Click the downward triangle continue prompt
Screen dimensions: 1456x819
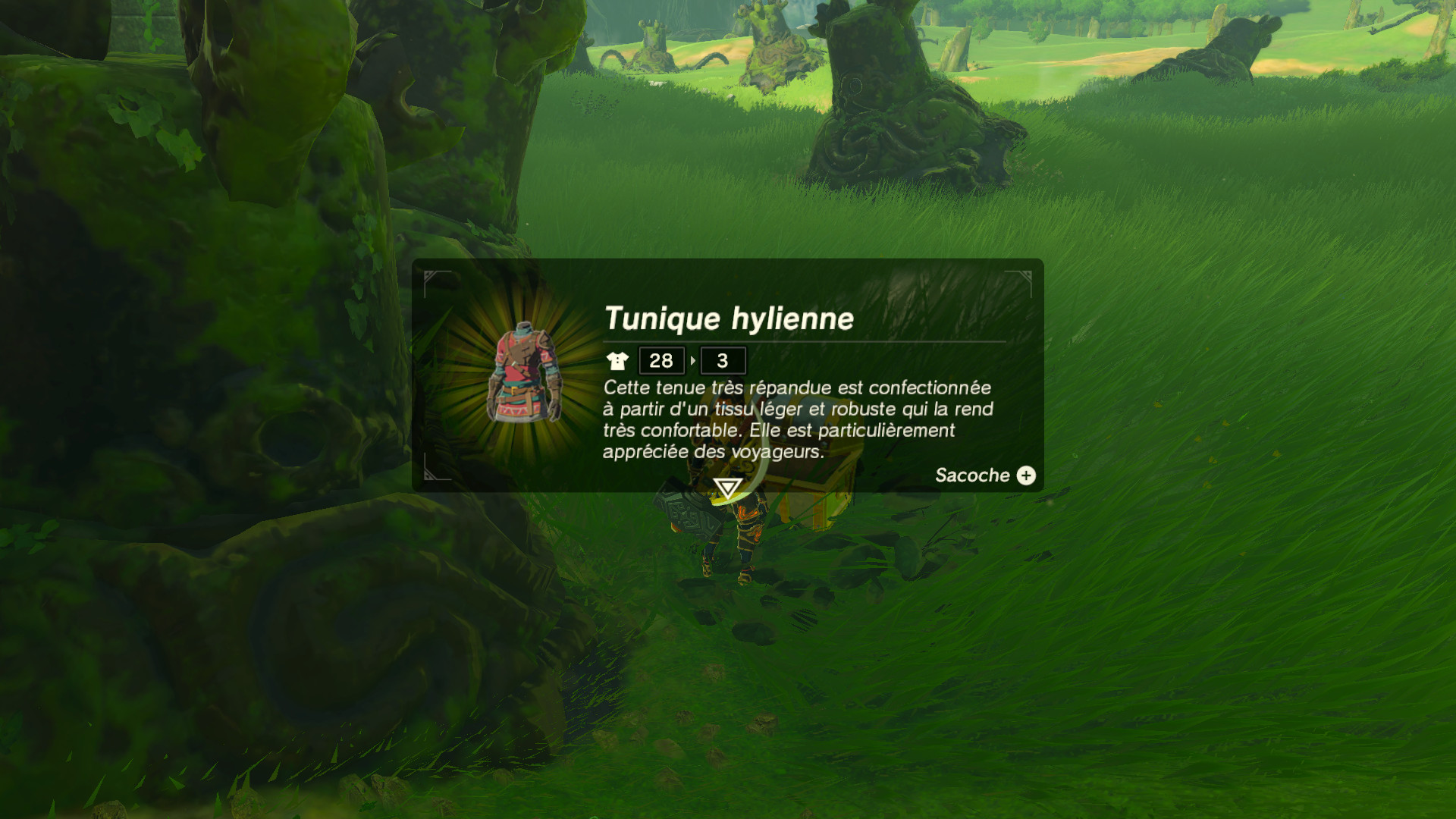729,489
